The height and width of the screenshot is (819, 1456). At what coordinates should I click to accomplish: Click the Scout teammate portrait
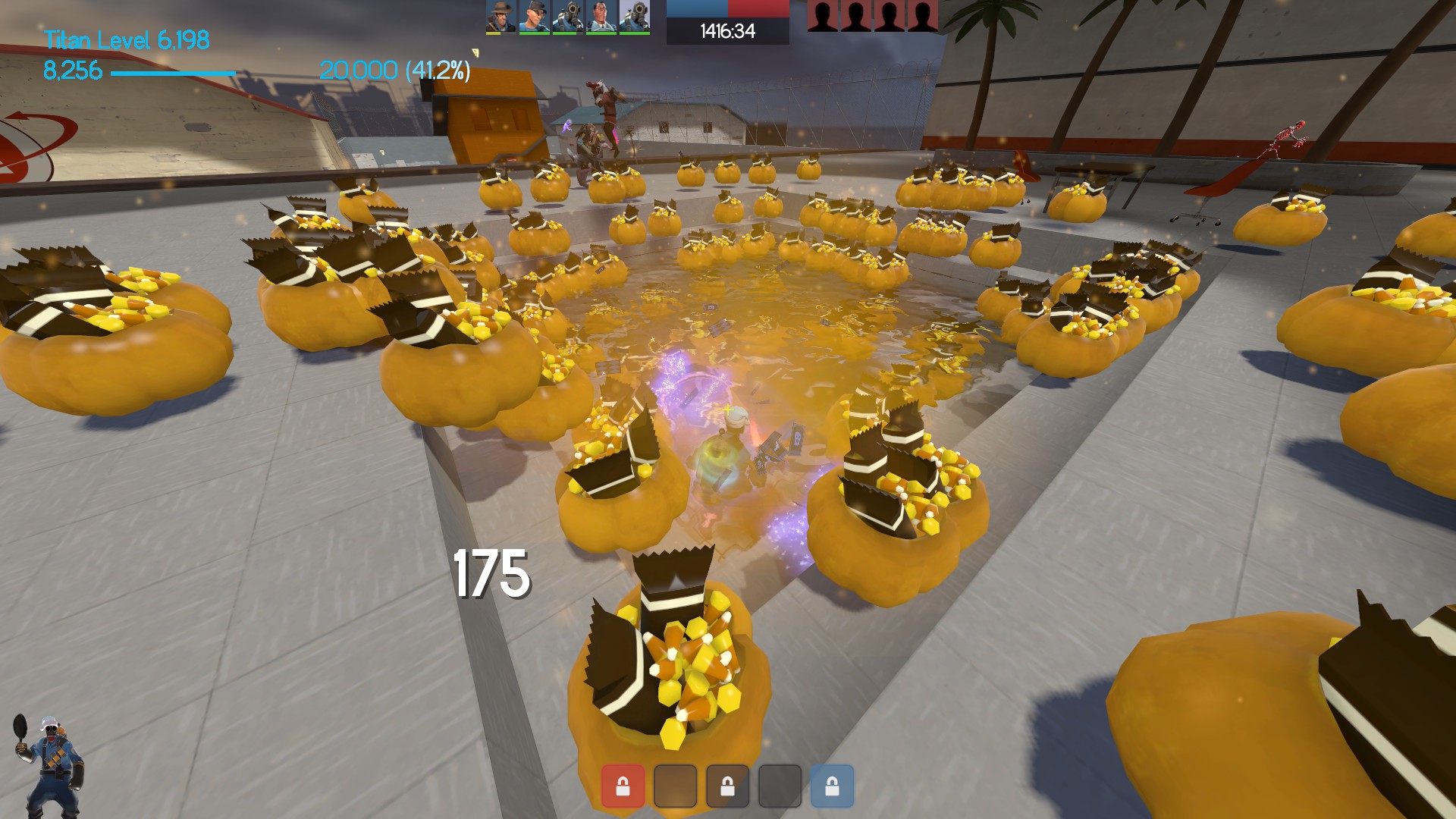pyautogui.click(x=534, y=17)
